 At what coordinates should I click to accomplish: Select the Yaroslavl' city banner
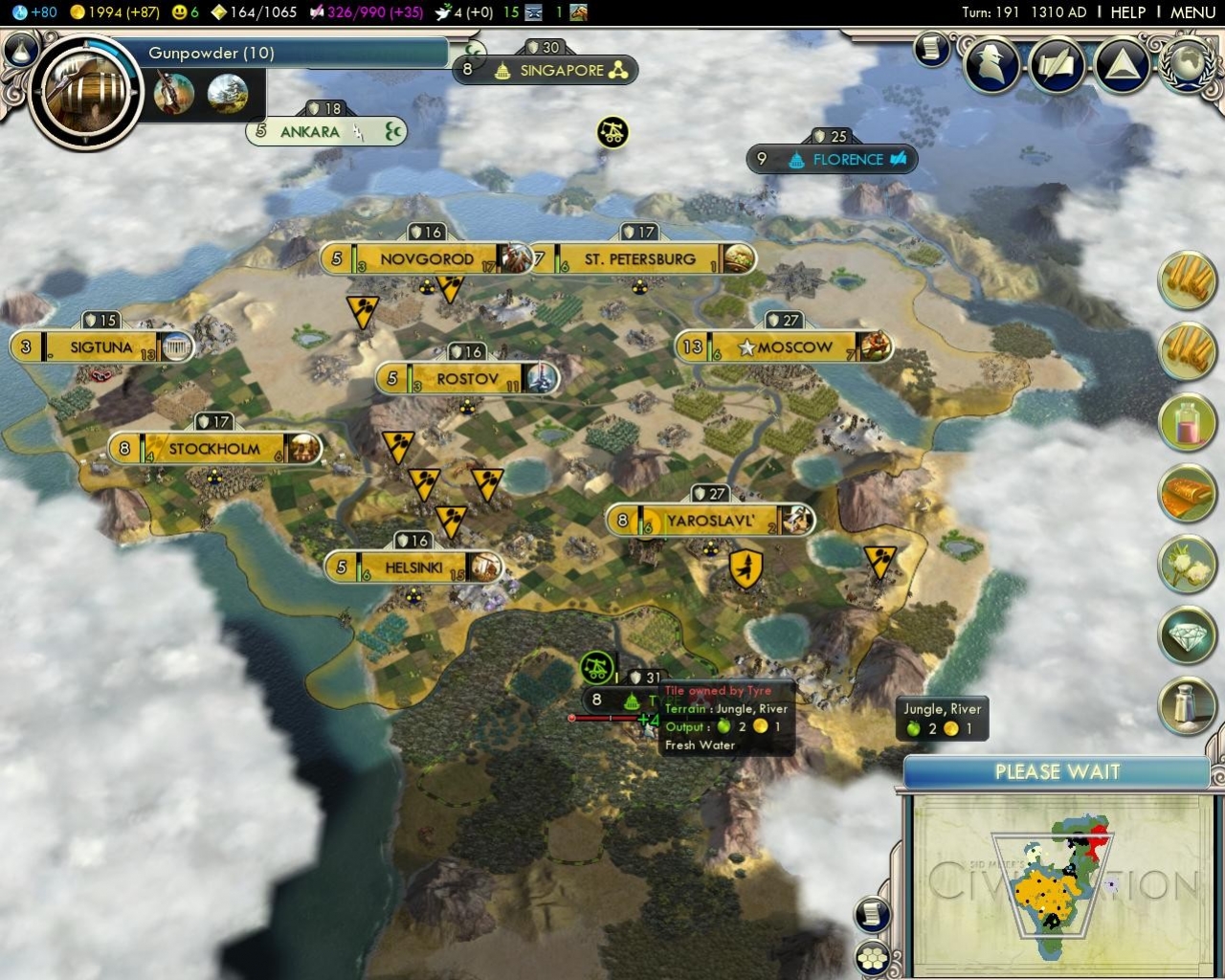[x=710, y=522]
